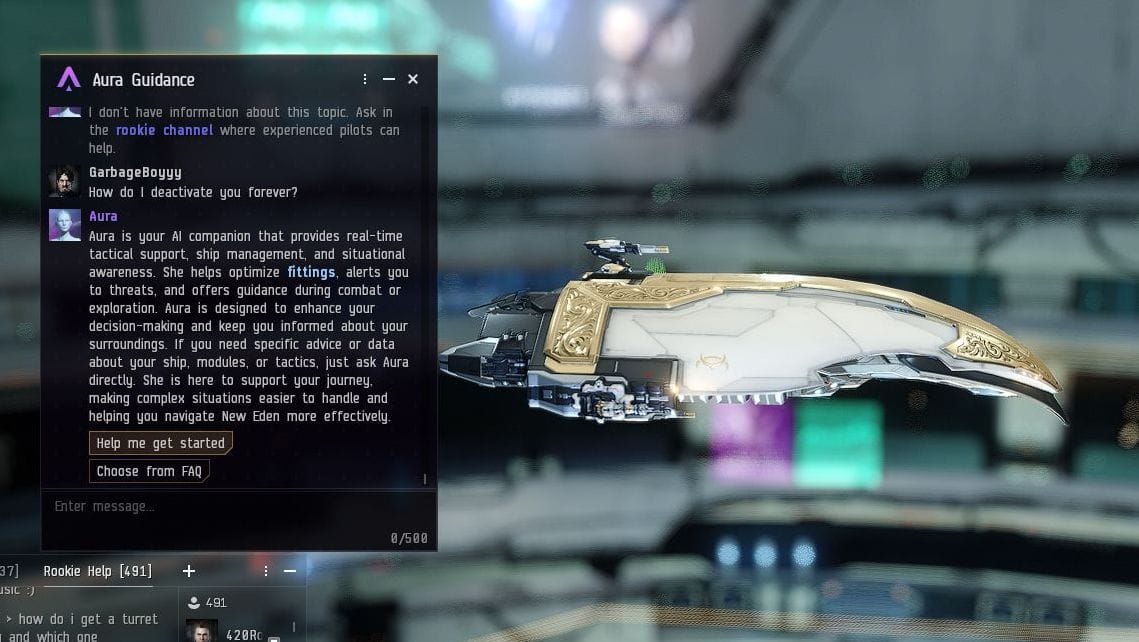Image resolution: width=1139 pixels, height=642 pixels.
Task: Choose Help me get started
Action: pyautogui.click(x=160, y=443)
